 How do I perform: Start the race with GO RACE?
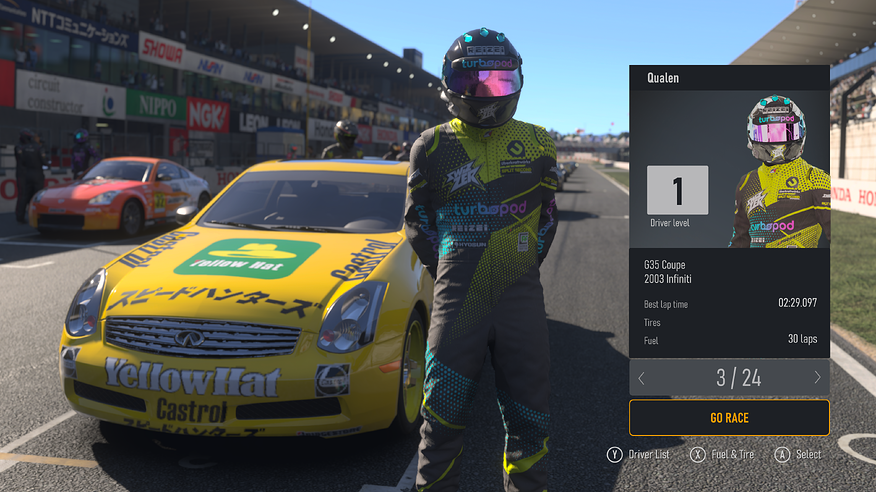tap(729, 417)
